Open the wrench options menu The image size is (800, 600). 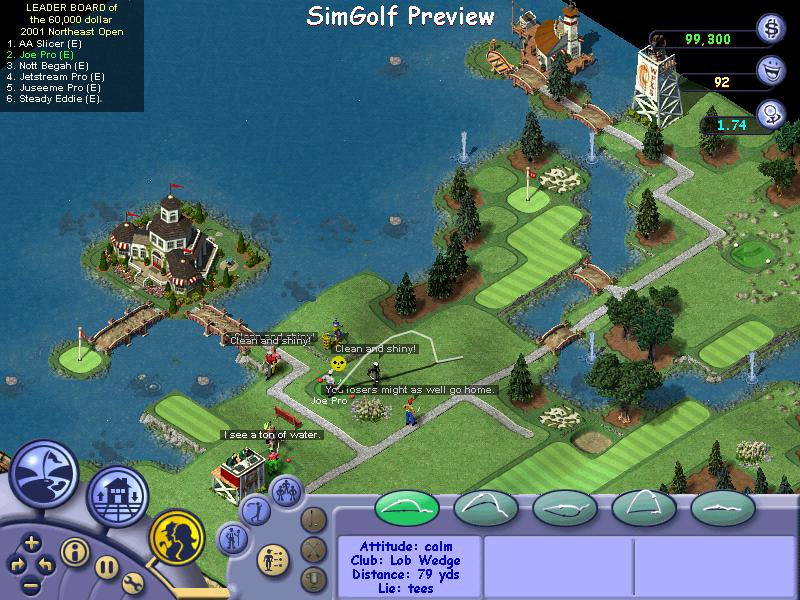pyautogui.click(x=133, y=584)
